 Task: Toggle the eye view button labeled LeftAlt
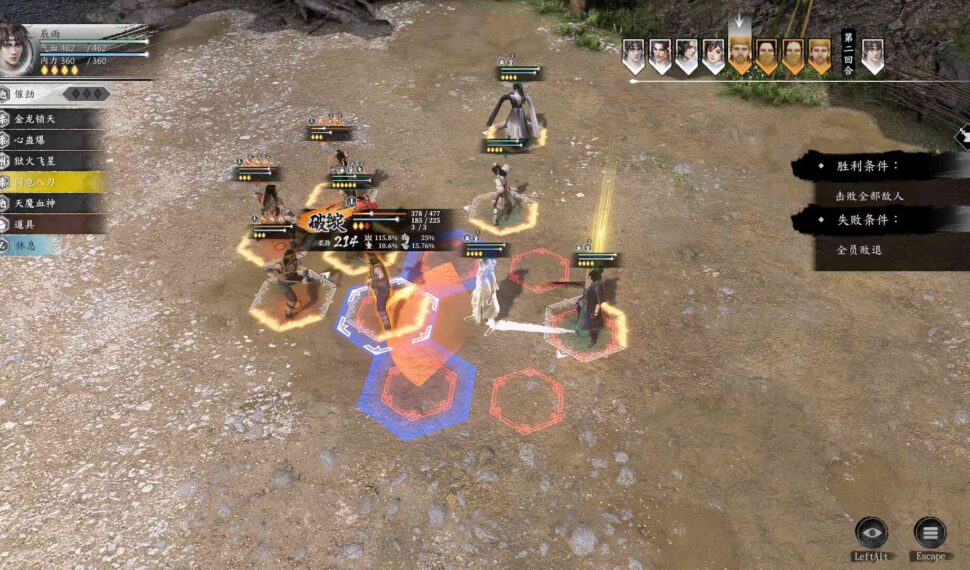871,534
